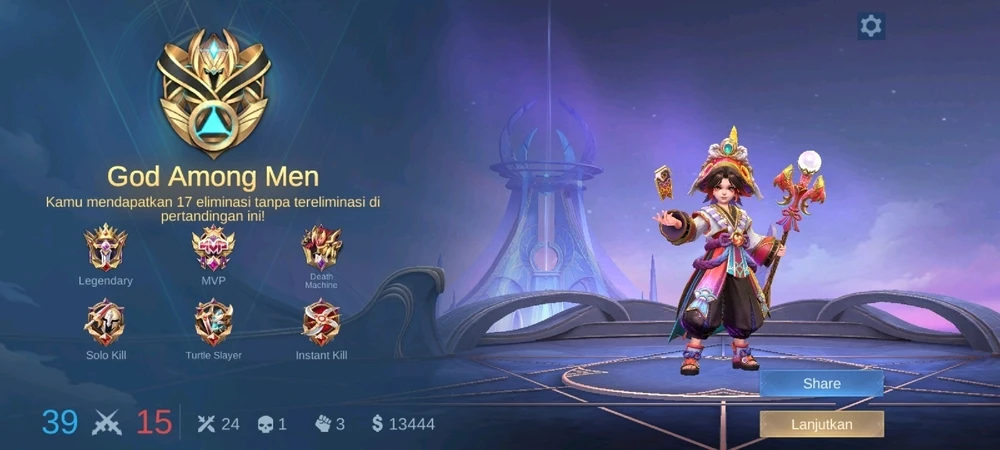
Task: Show the Instant Kill badge
Action: [x=321, y=323]
